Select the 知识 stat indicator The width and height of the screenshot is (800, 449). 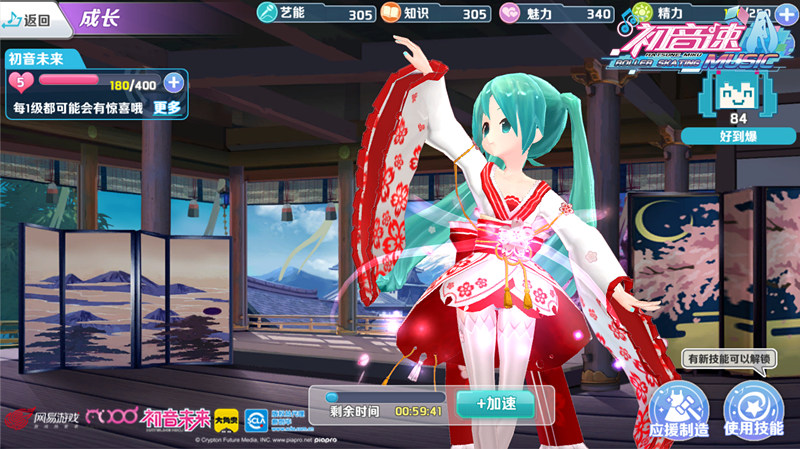pyautogui.click(x=435, y=14)
